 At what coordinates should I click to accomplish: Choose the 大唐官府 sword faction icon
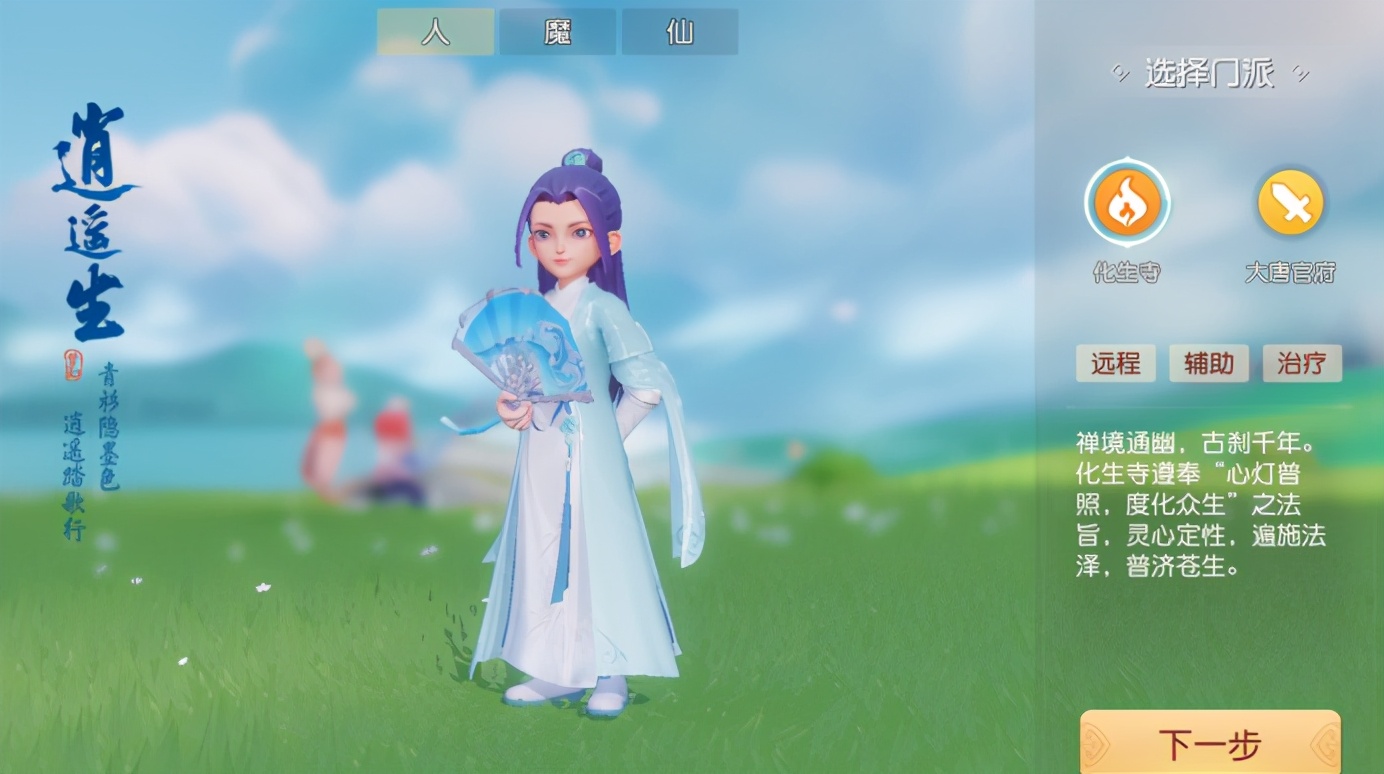pyautogui.click(x=1290, y=203)
